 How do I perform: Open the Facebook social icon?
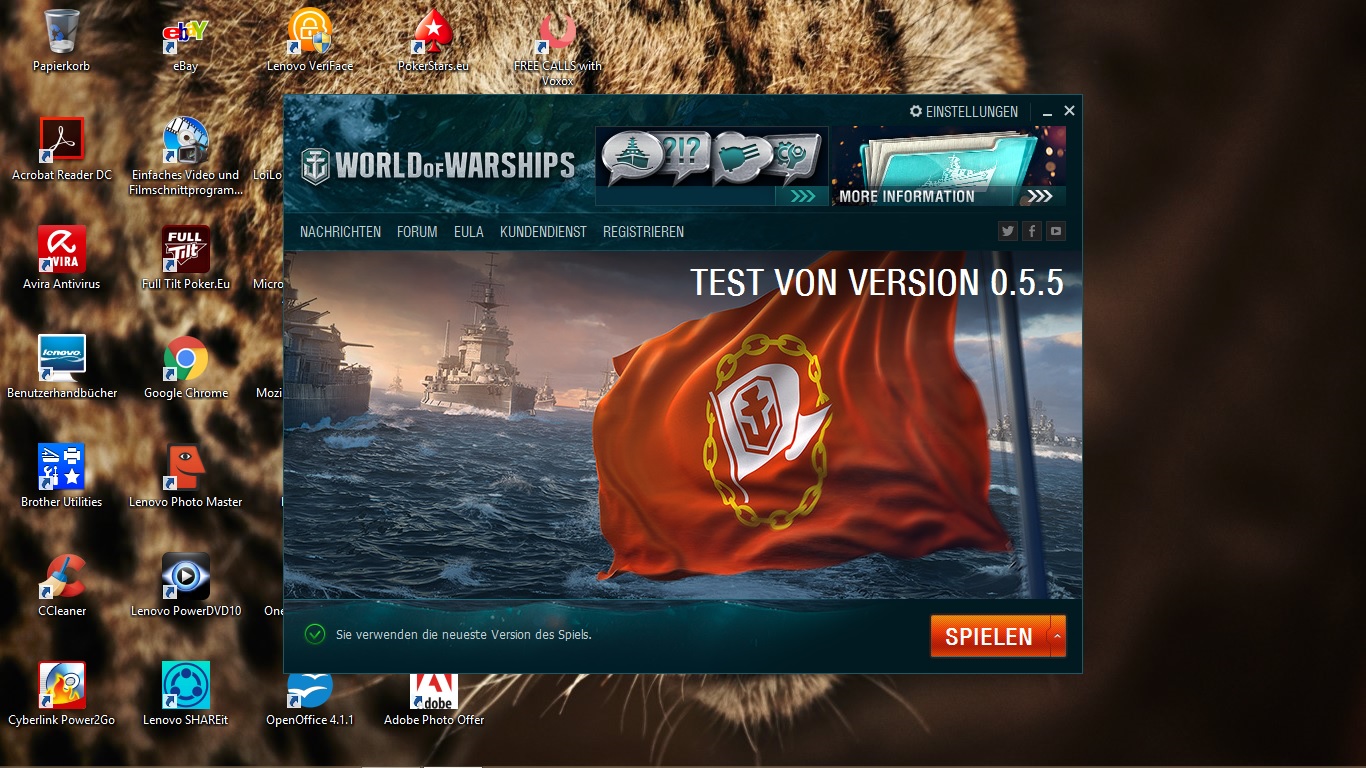pos(1031,231)
